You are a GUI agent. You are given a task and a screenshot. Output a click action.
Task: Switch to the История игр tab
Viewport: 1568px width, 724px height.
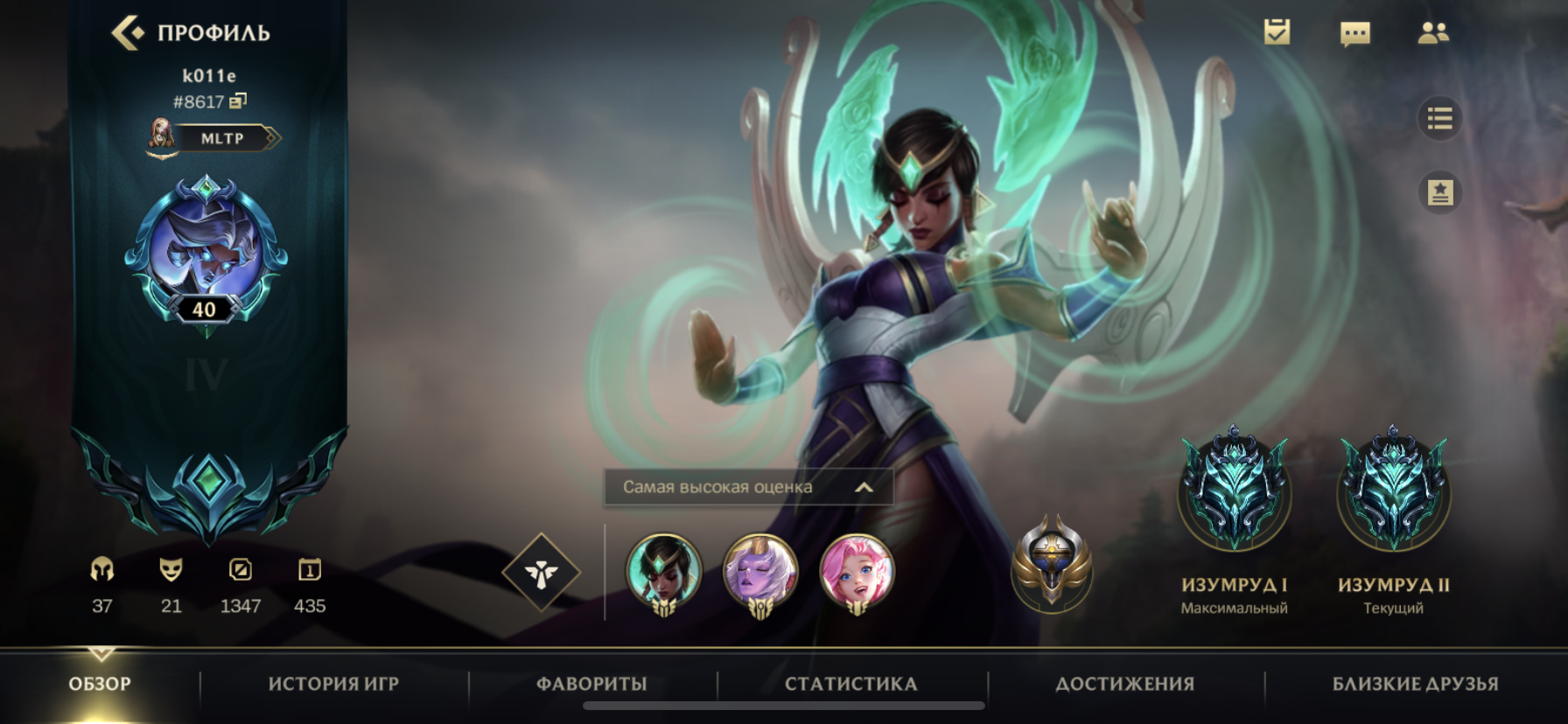[333, 684]
